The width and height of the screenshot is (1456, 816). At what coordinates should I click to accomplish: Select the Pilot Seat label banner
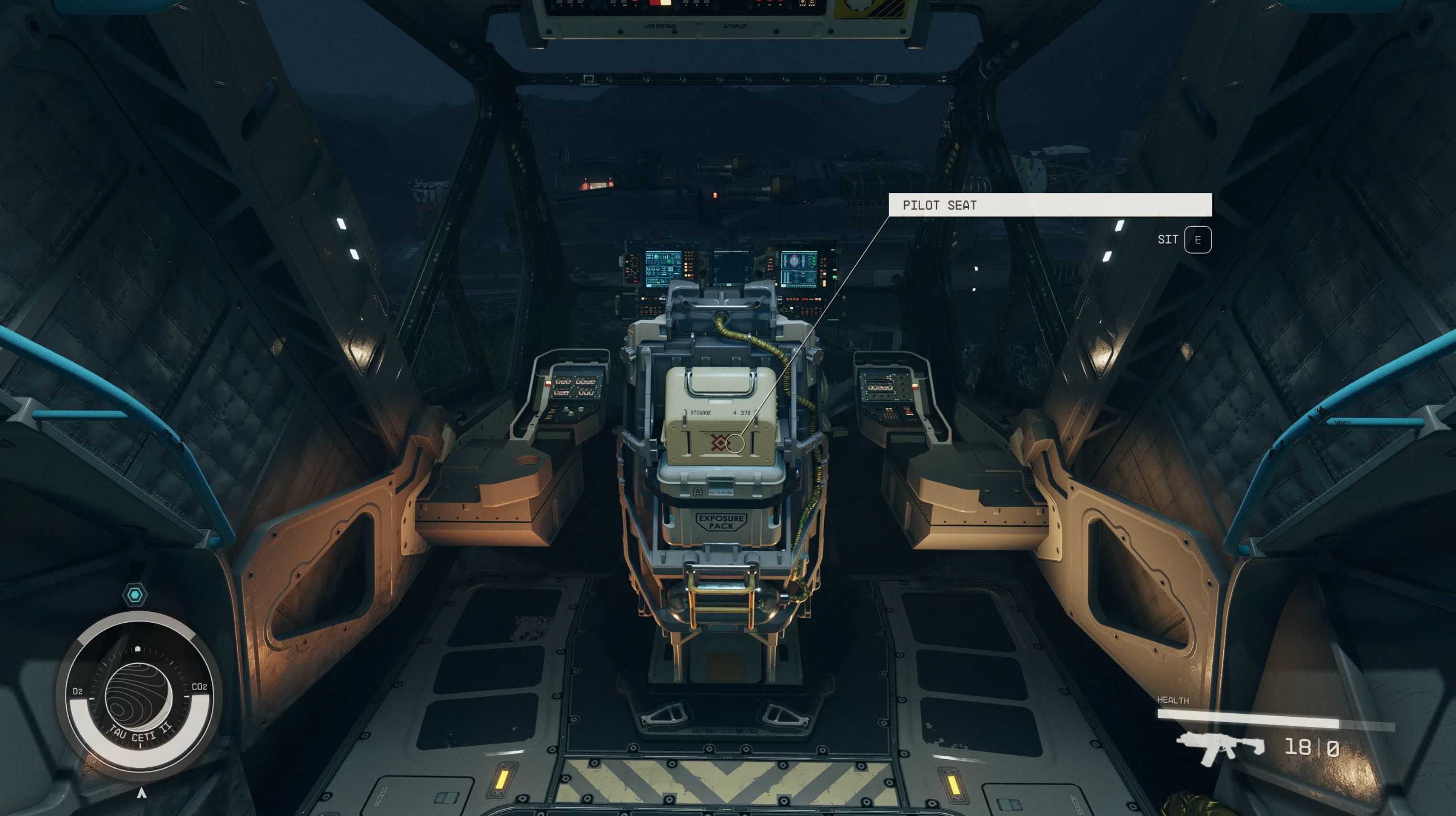coord(1049,205)
